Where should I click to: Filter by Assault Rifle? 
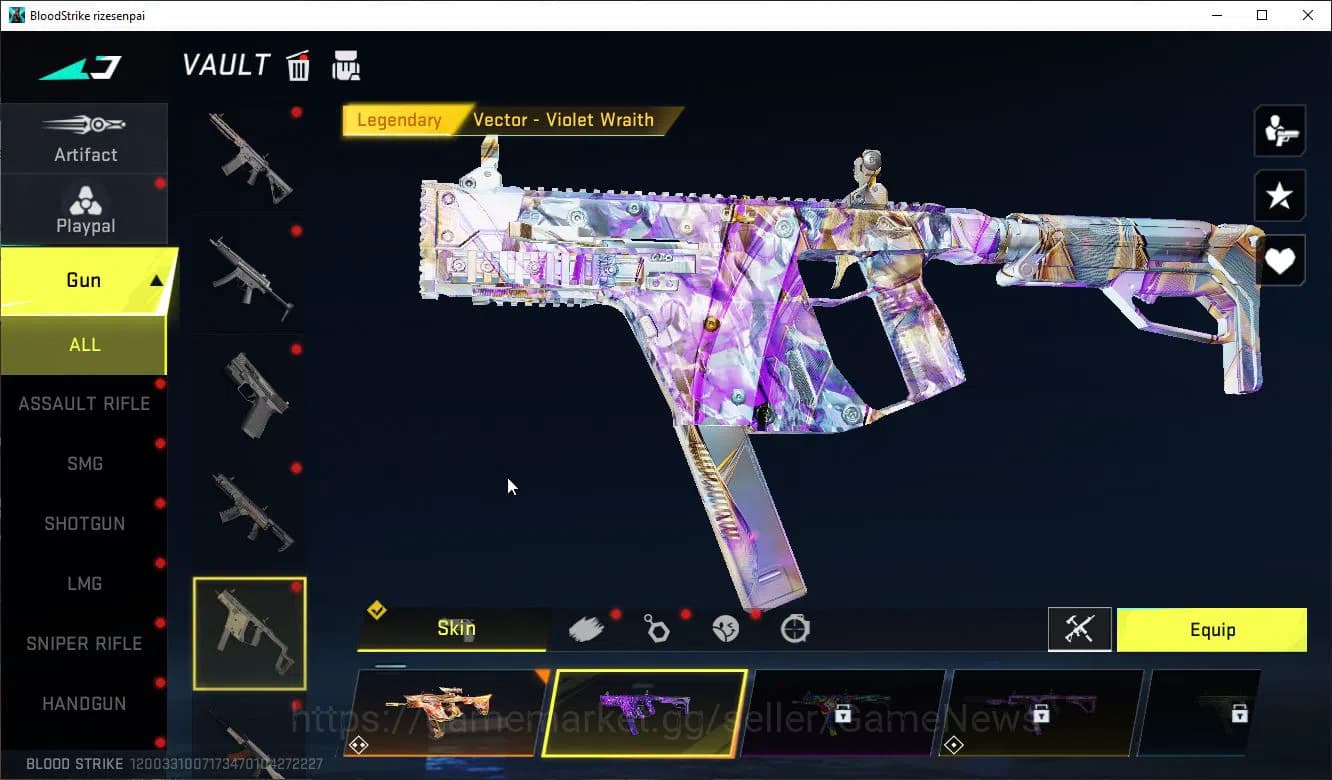(x=84, y=404)
